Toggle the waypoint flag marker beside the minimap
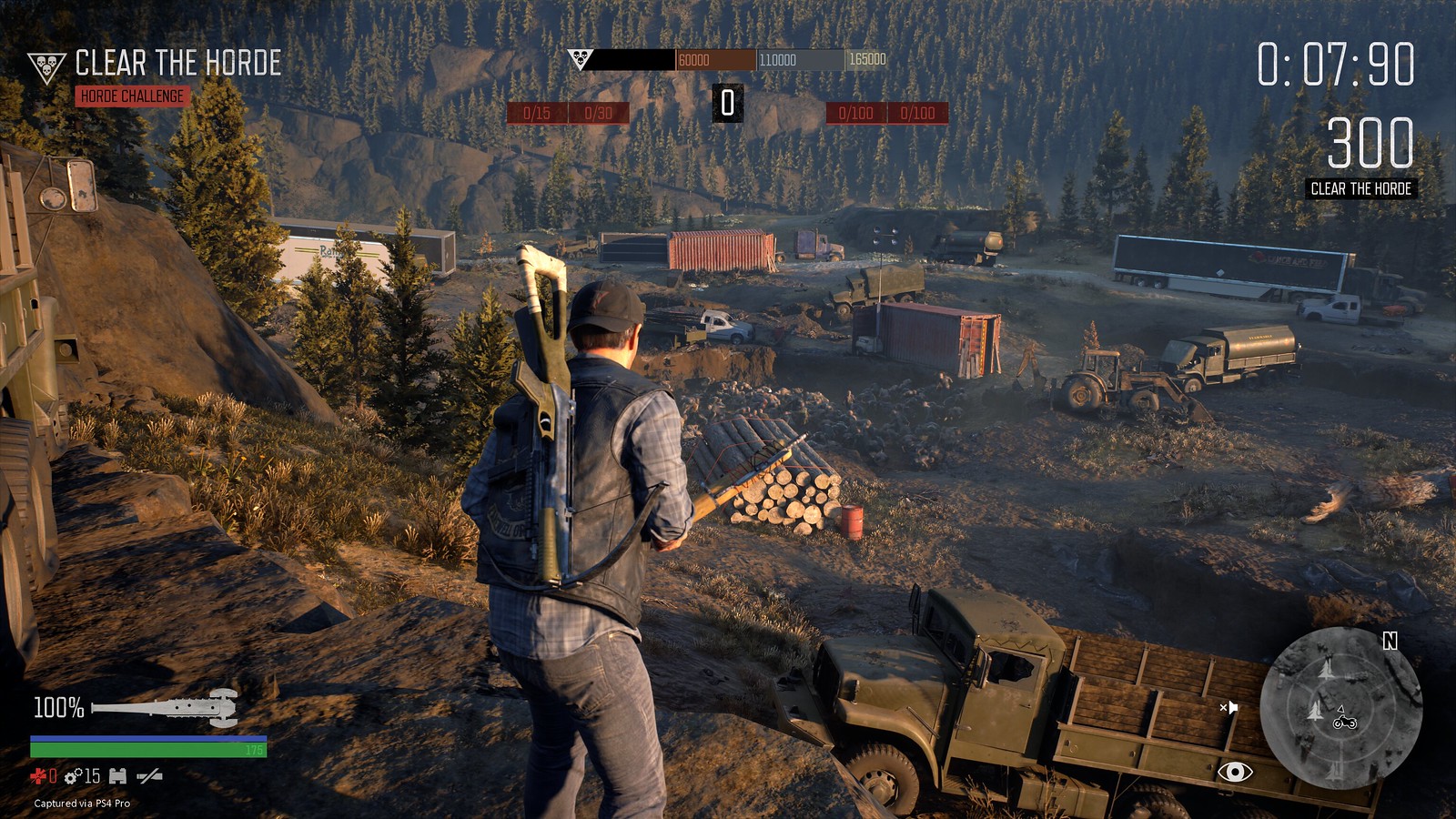The image size is (1456, 819). (x=1231, y=708)
